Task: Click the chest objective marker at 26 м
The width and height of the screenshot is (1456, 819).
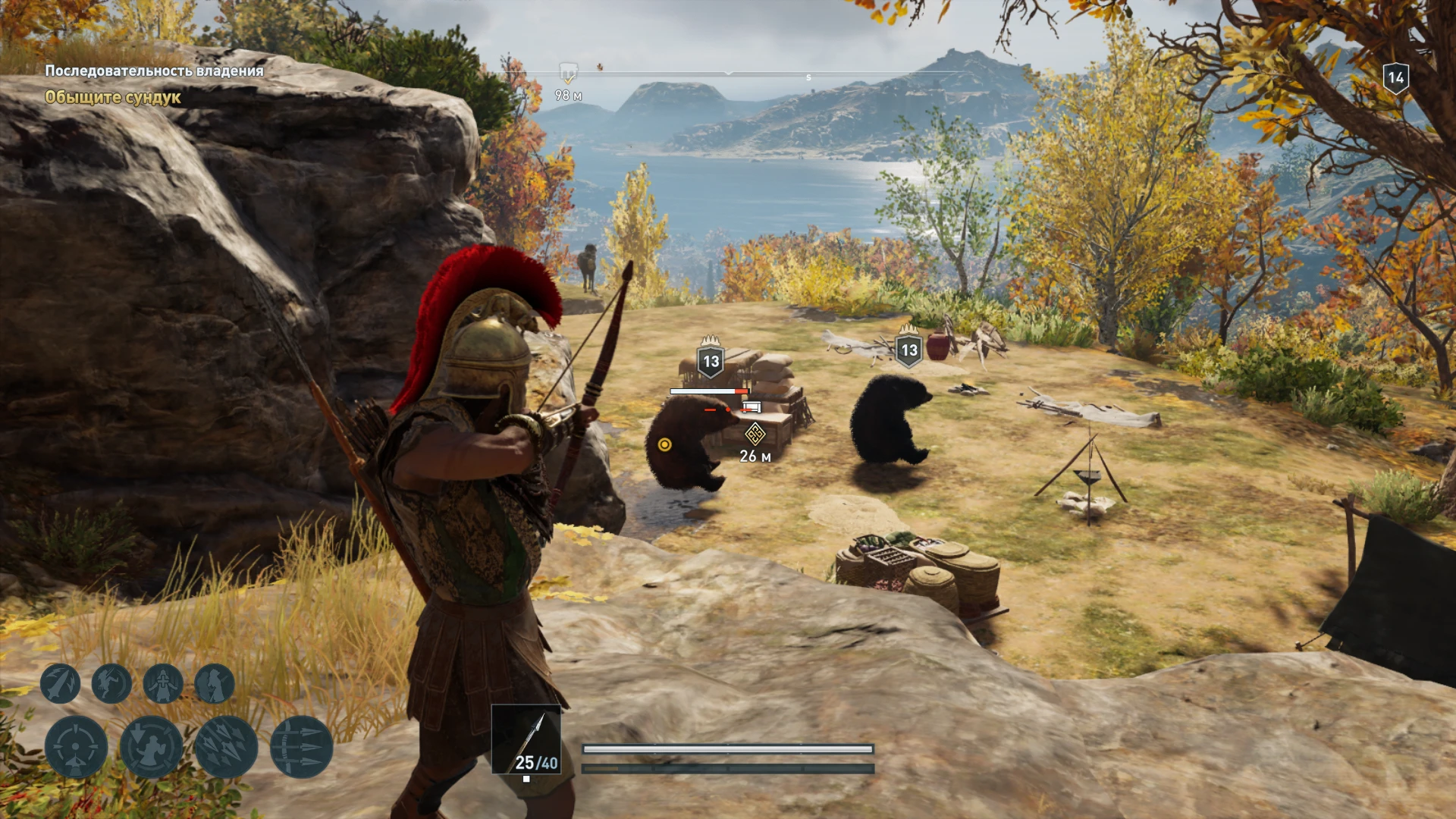Action: (x=755, y=435)
